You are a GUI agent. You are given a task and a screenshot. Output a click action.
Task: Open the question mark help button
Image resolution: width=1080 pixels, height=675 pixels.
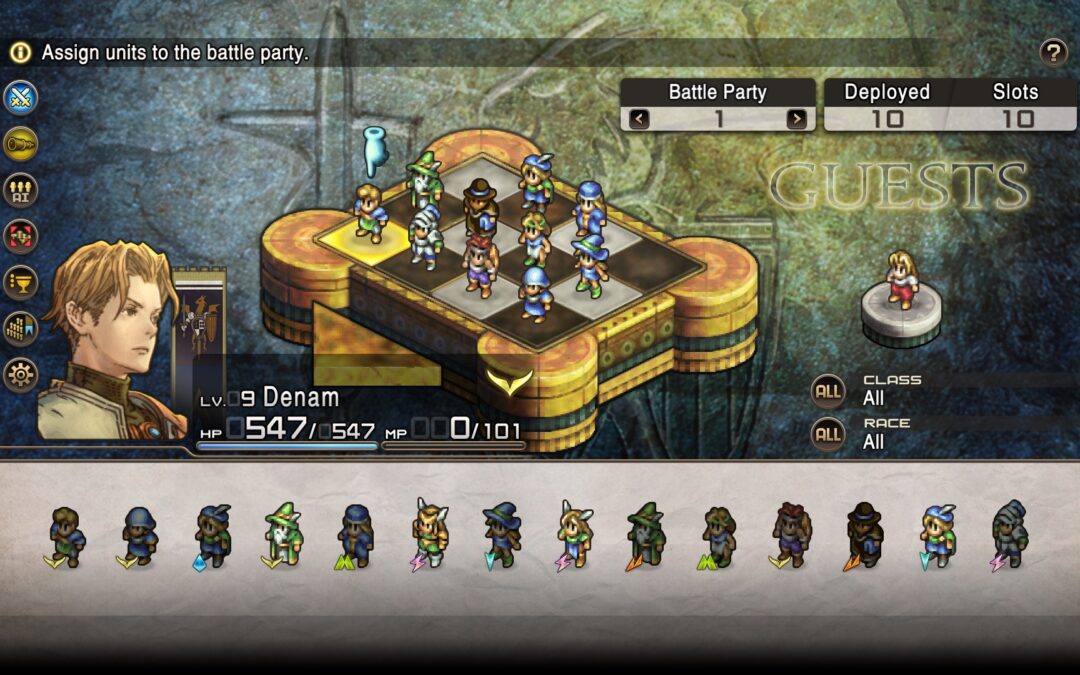(x=1053, y=53)
